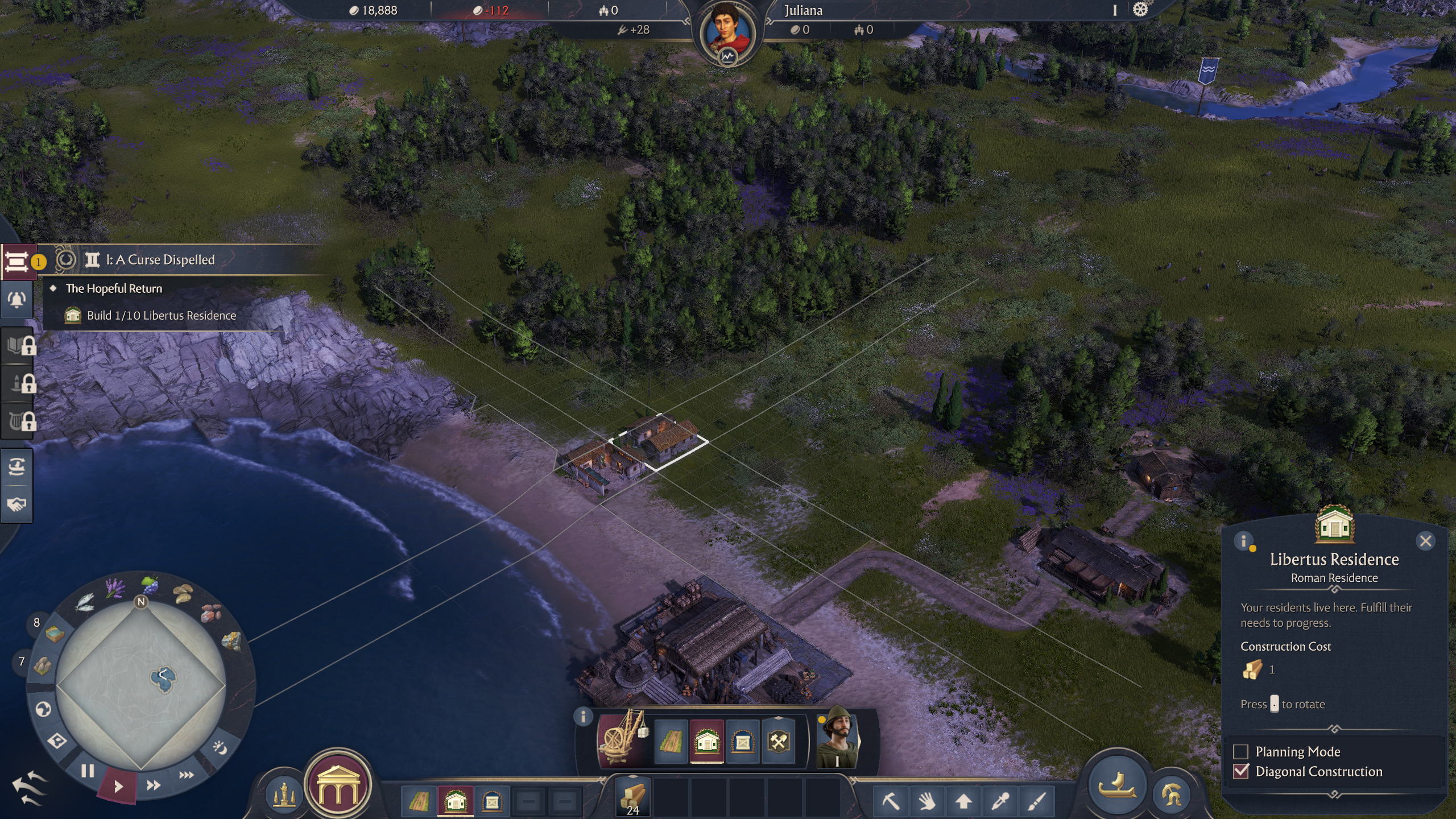The width and height of the screenshot is (1456, 819).
Task: Select the pickaxe demolish tool
Action: click(891, 801)
